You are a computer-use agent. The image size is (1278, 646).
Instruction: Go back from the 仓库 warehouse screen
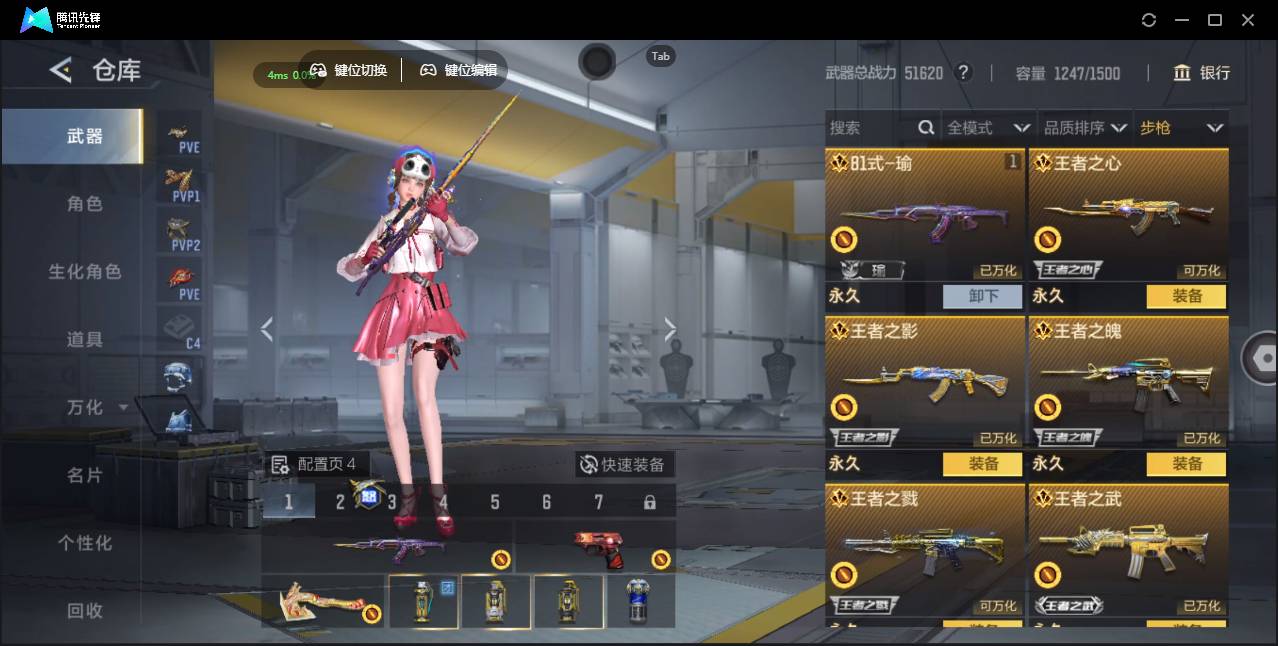(x=61, y=70)
